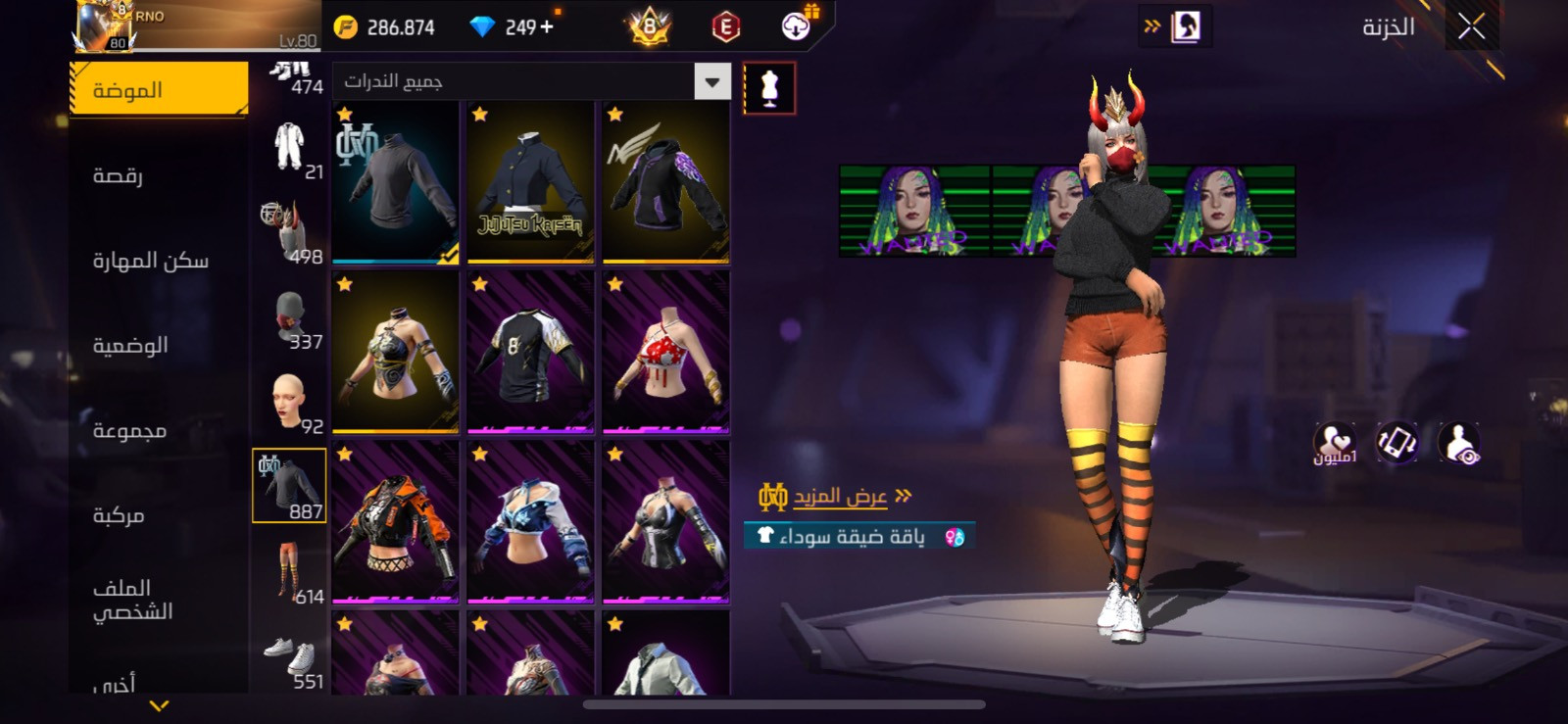Screen dimensions: 1568x724
Task: Open the collection (مجموعة) tab
Action: coord(129,430)
